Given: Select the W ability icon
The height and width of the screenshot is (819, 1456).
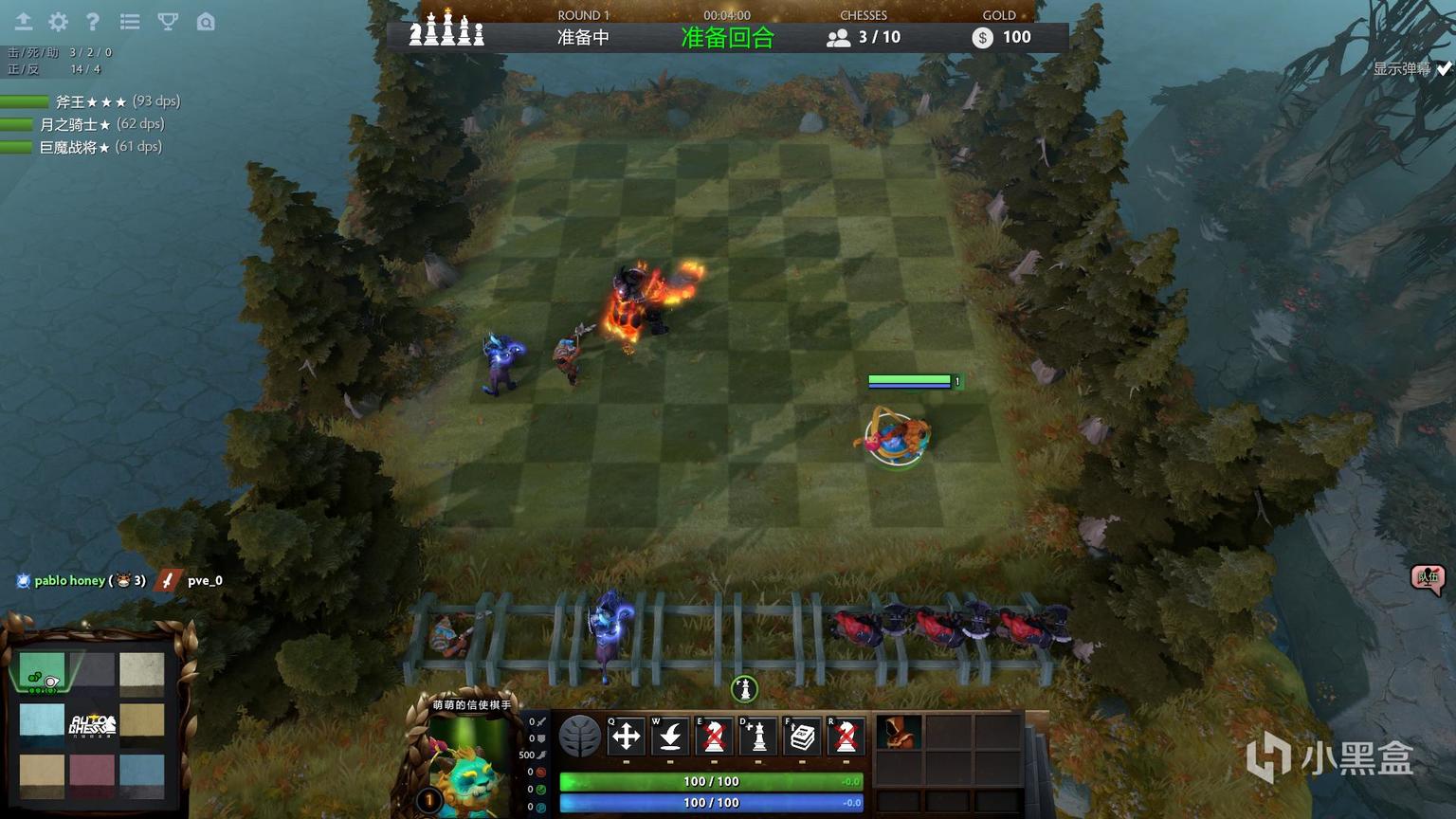Looking at the screenshot, I should click(669, 737).
